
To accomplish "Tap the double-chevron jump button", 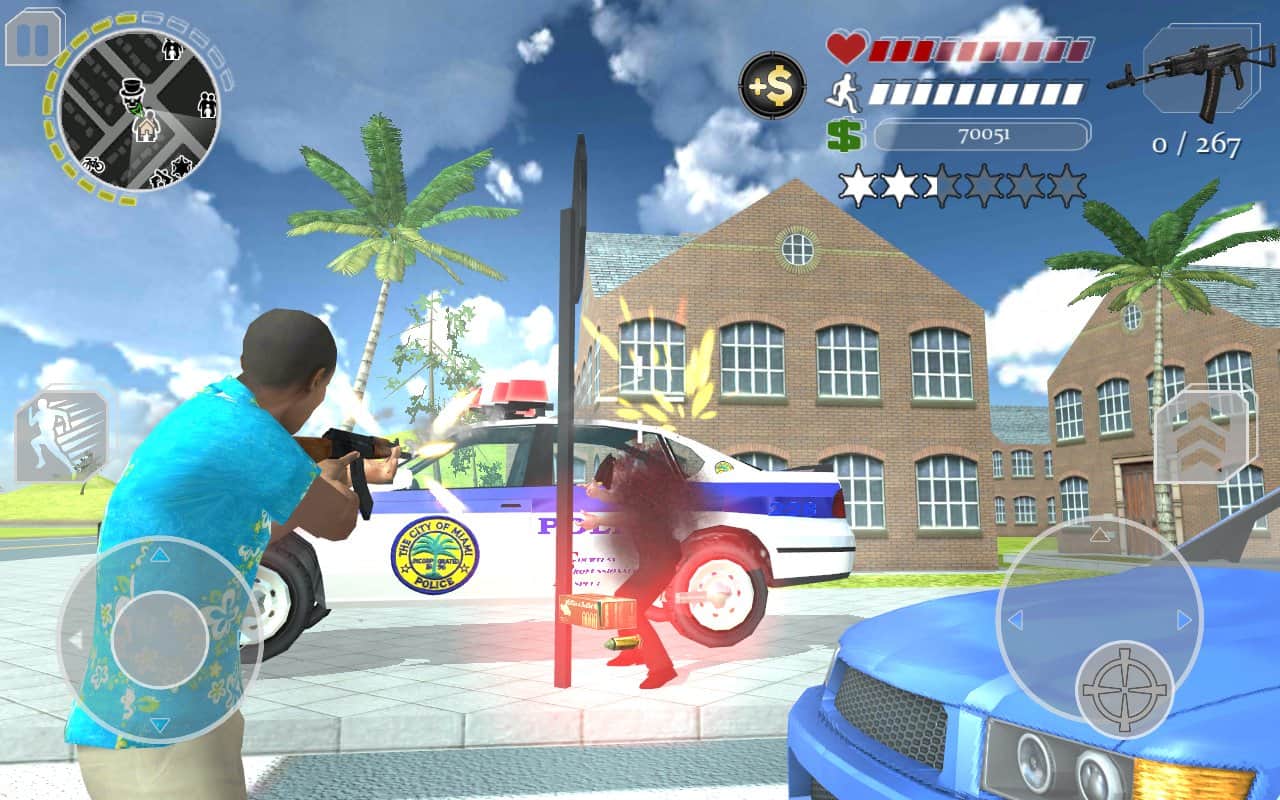I will click(1204, 435).
